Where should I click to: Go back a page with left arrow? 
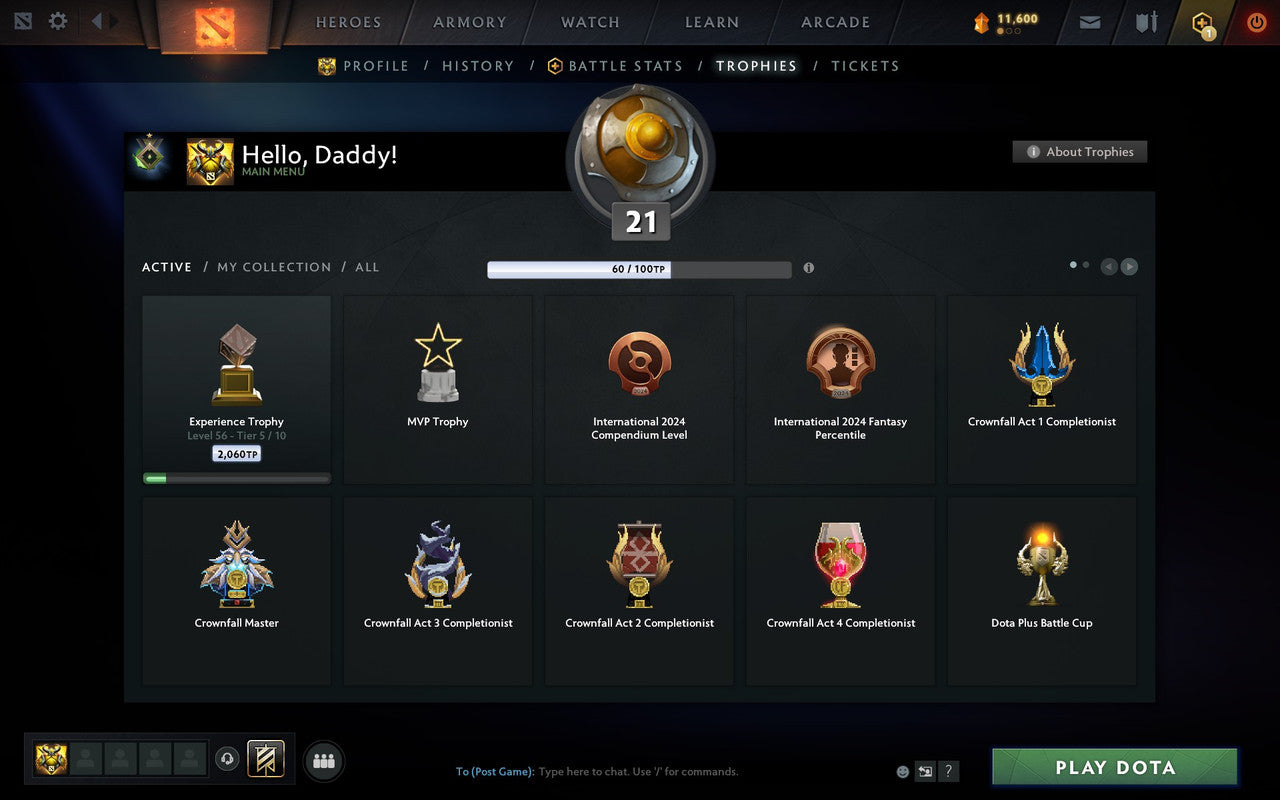(1108, 267)
